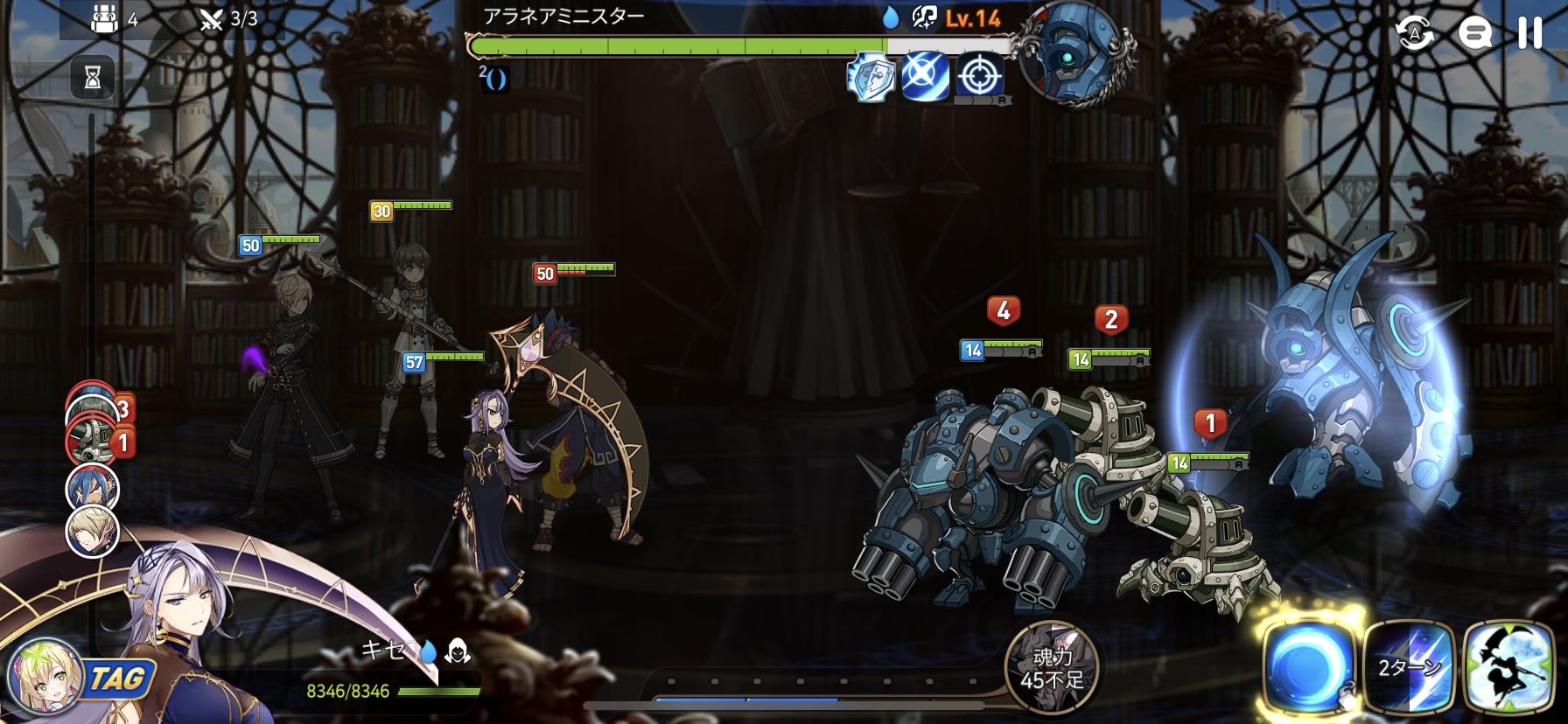This screenshot has width=1568, height=724.
Task: Open the backpack loot icon
Action: pyautogui.click(x=105, y=18)
